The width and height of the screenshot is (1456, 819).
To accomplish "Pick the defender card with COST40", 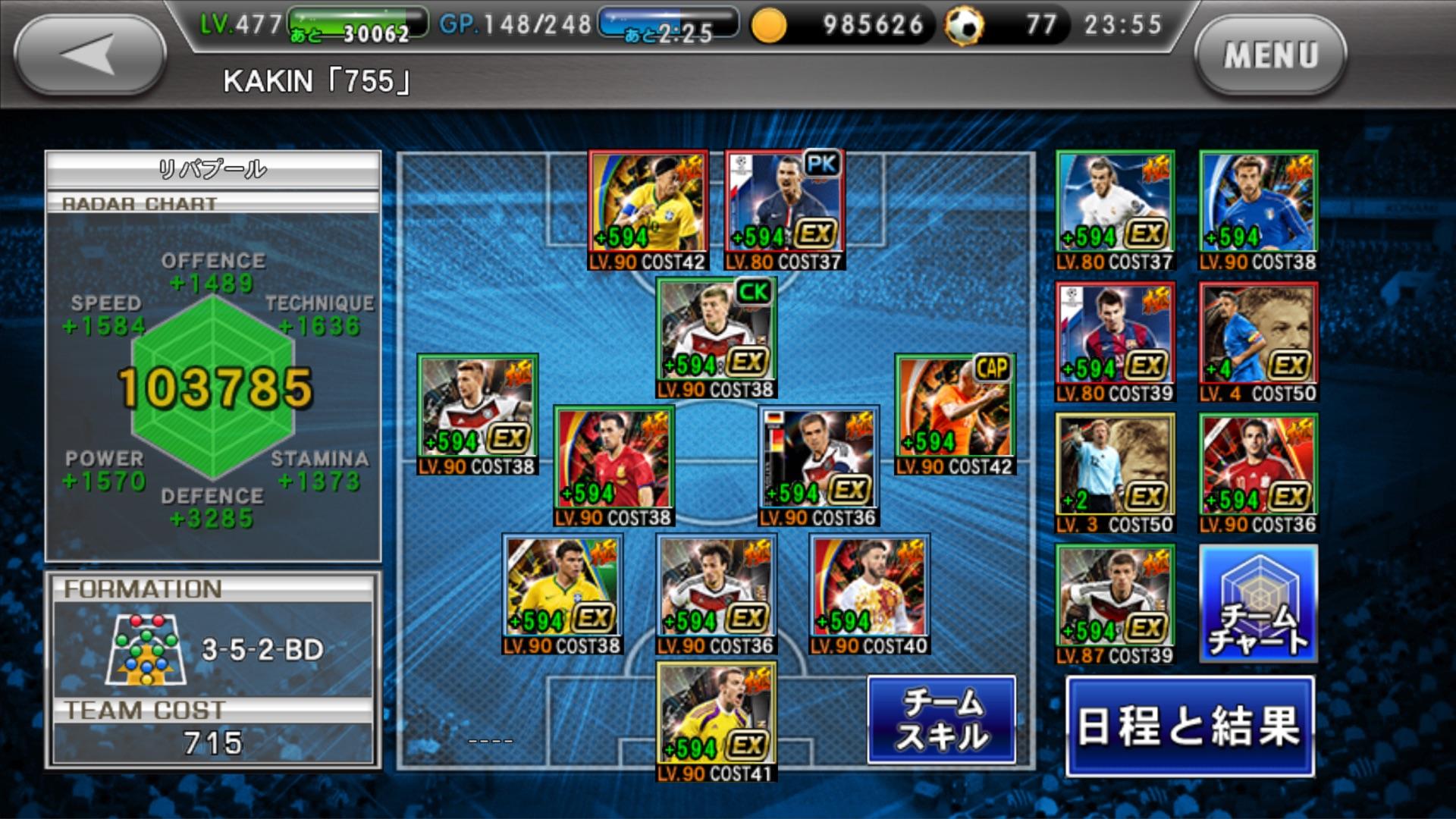I will pyautogui.click(x=869, y=593).
